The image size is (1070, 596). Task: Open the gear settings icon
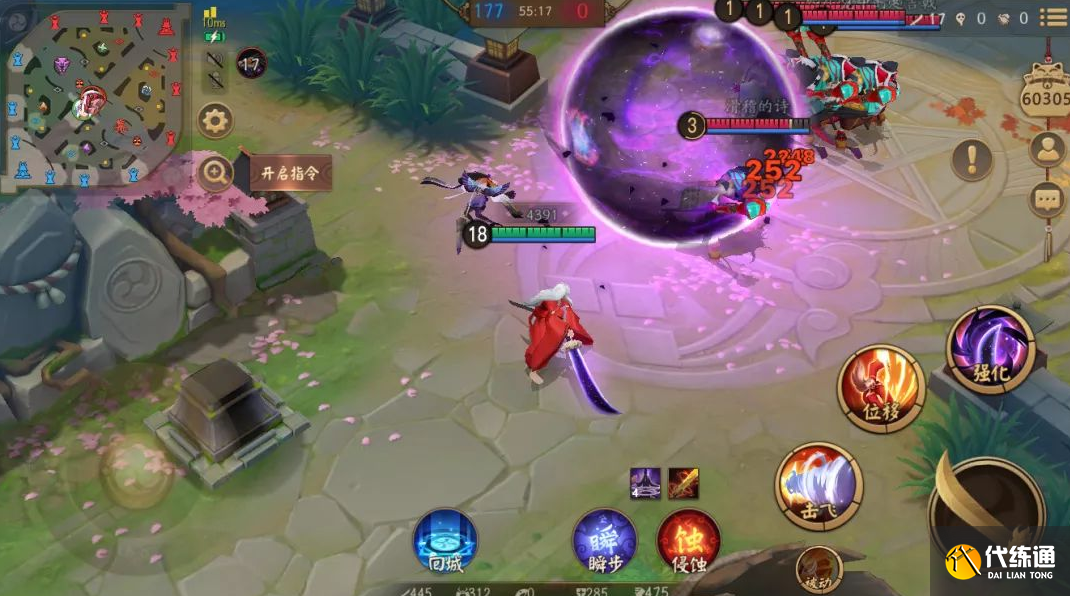click(215, 122)
